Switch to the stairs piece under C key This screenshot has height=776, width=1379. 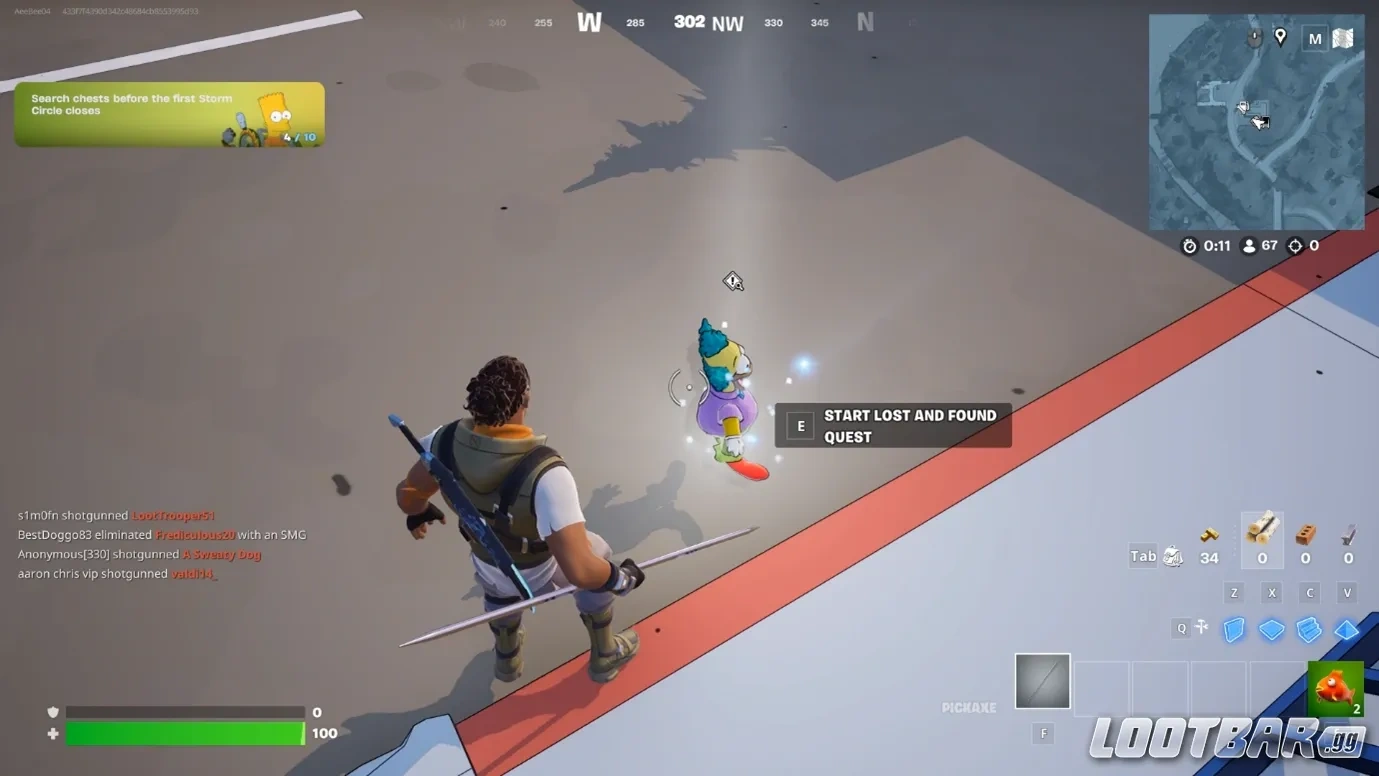click(1309, 630)
